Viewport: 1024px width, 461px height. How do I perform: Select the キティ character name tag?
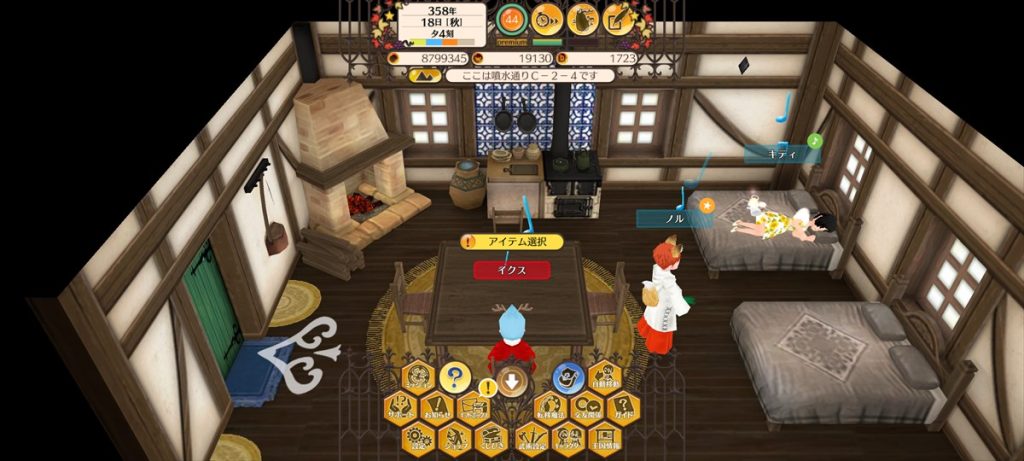[x=780, y=154]
